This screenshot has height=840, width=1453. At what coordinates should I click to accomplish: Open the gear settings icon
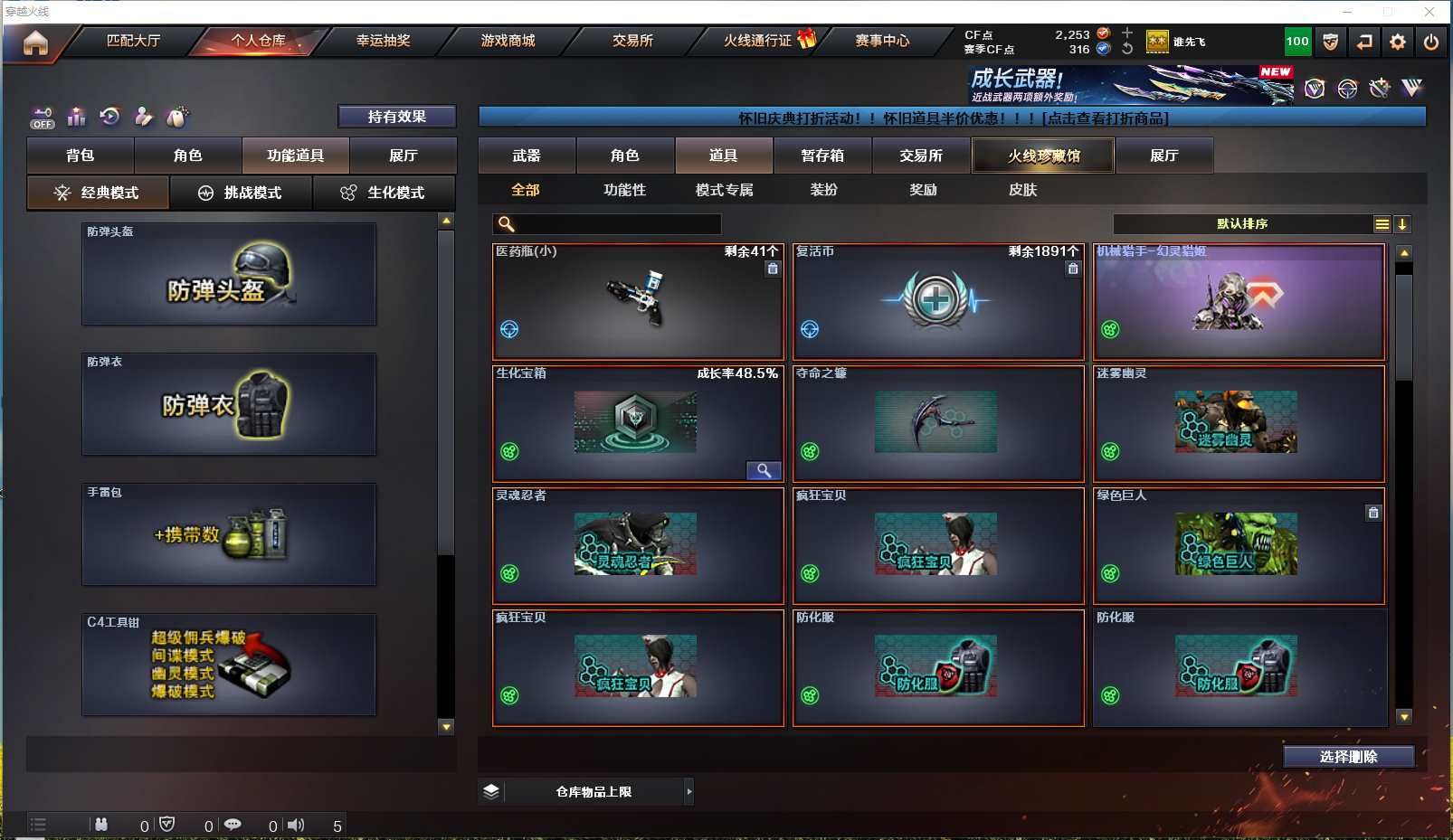[x=1398, y=42]
